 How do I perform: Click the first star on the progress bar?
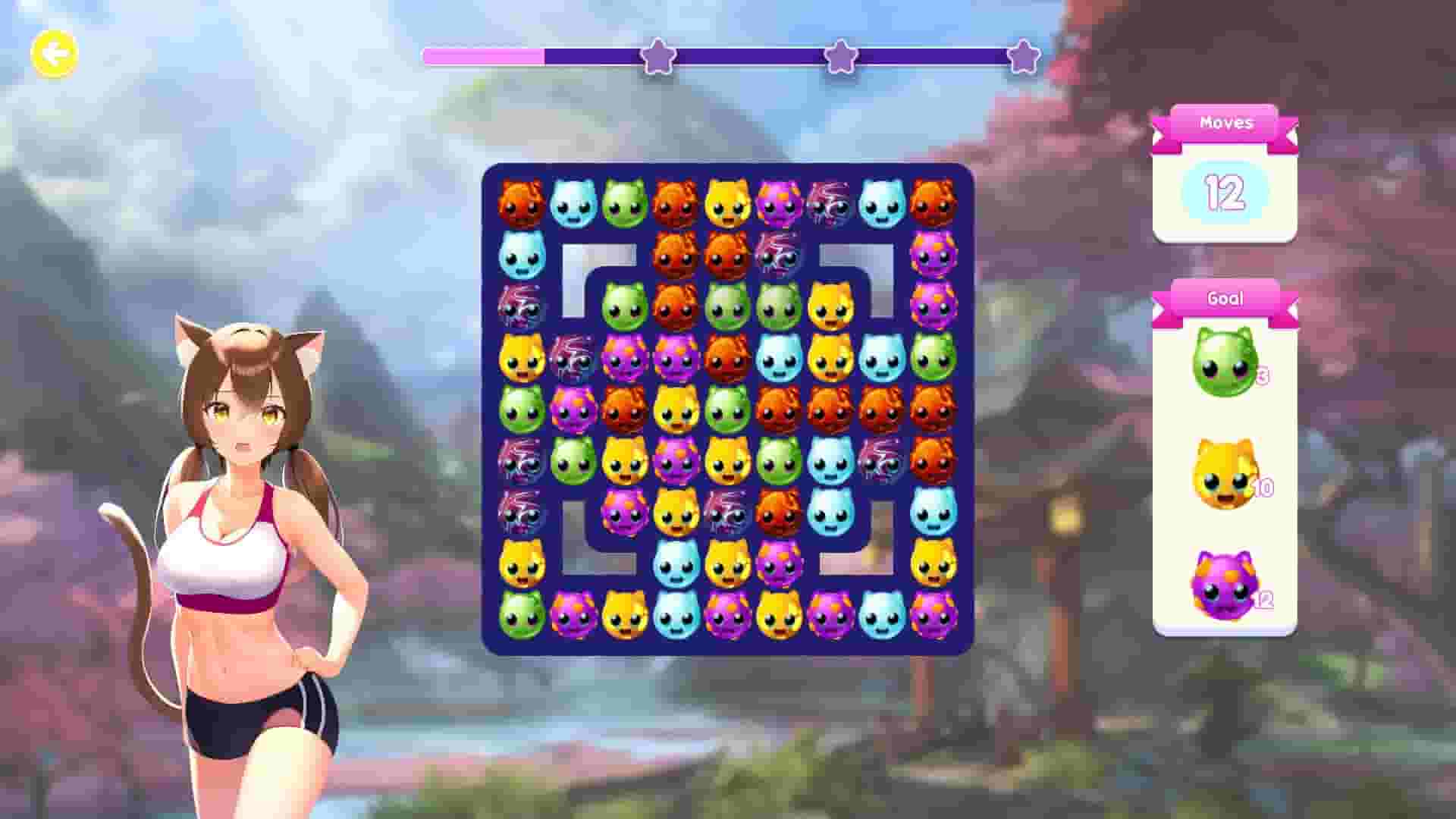pos(657,55)
